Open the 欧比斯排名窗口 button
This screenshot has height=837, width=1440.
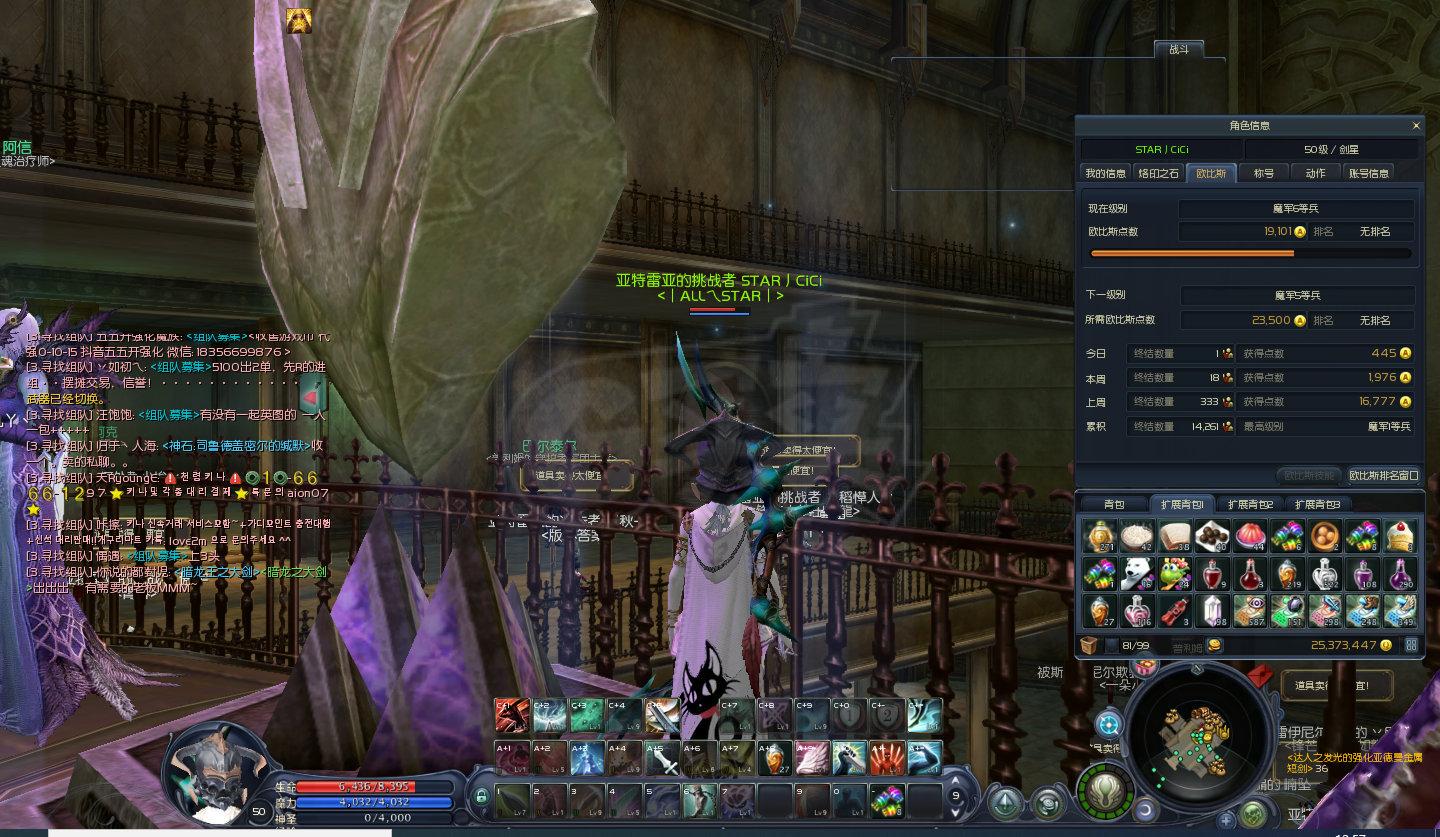point(1383,475)
